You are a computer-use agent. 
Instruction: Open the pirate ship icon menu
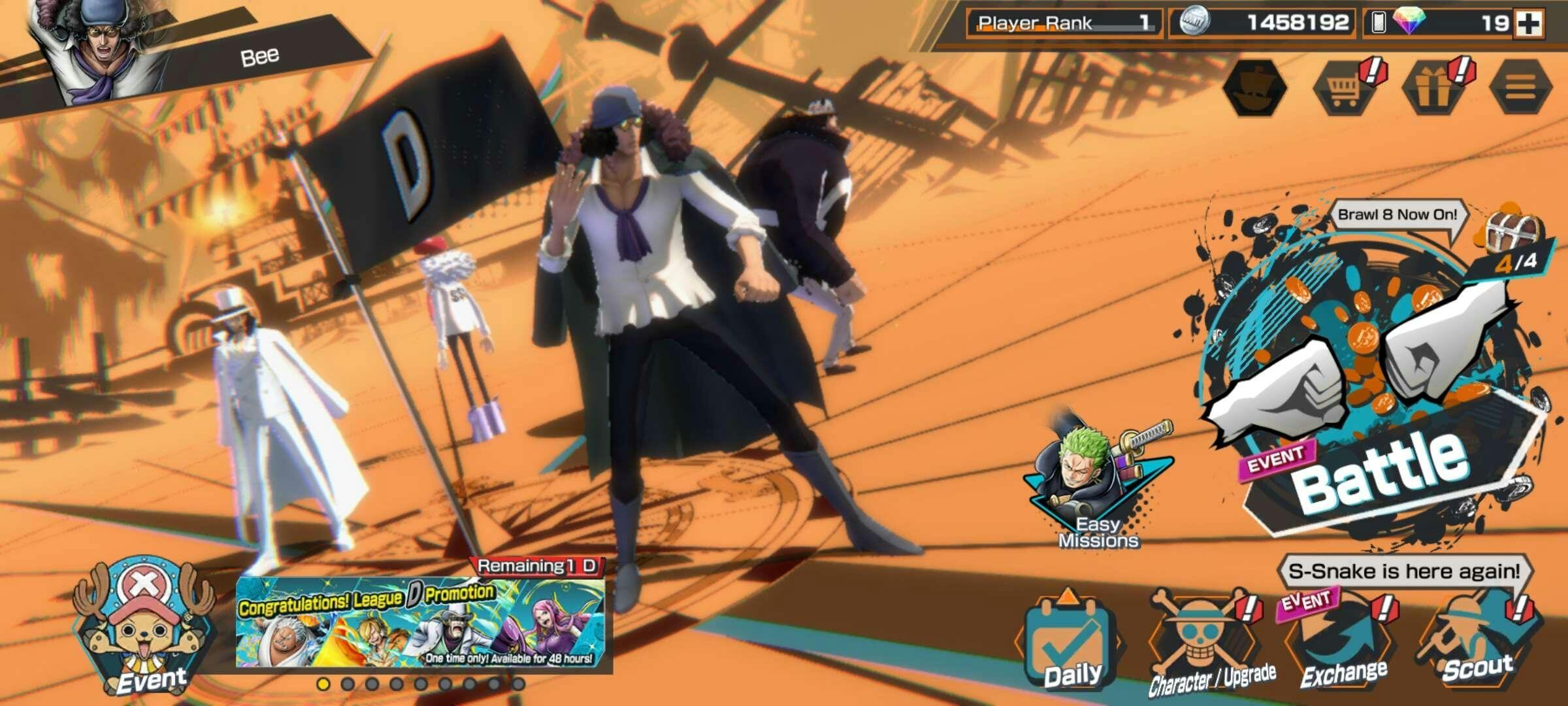[1256, 88]
